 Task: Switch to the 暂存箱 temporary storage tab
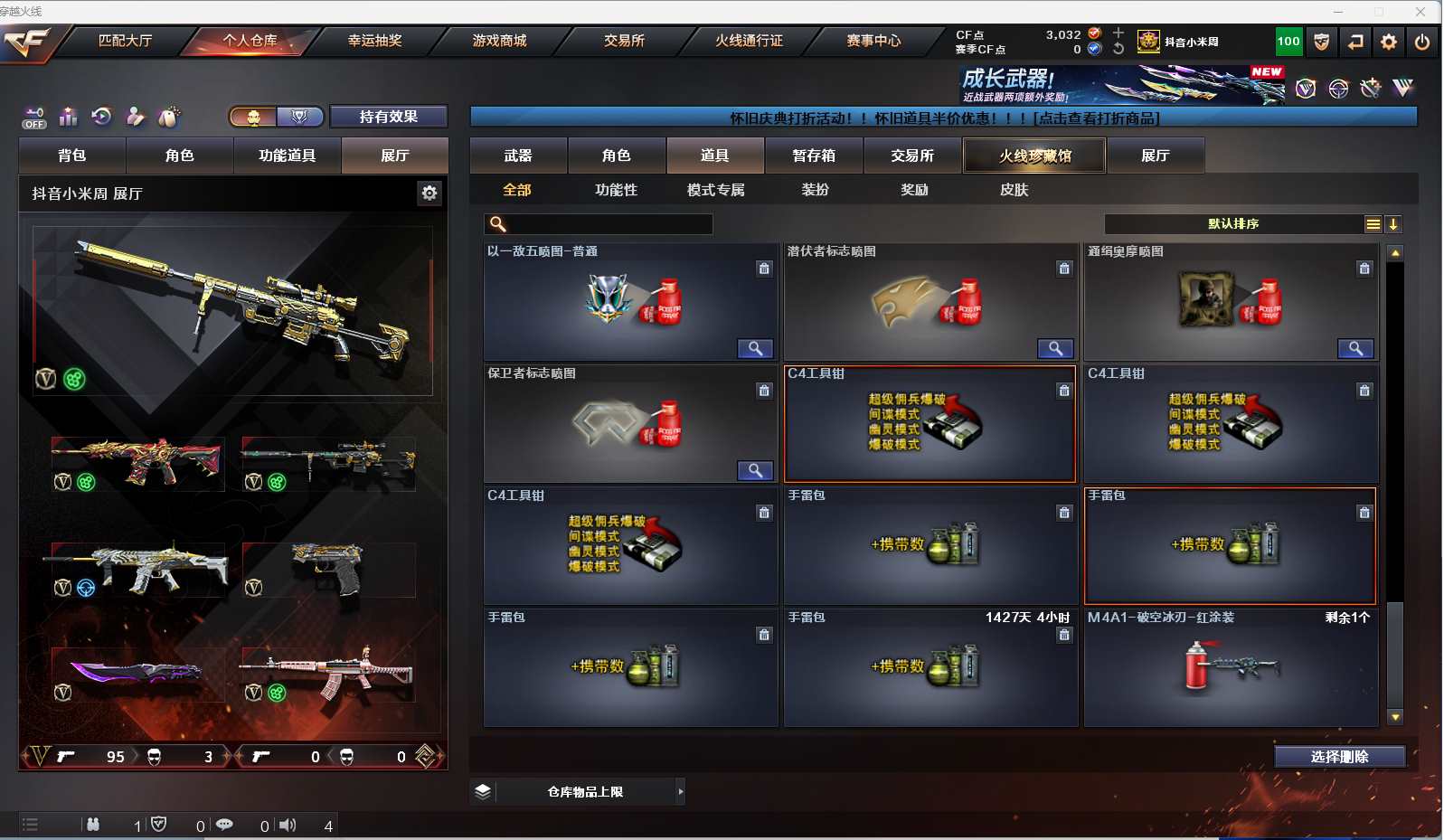pyautogui.click(x=814, y=156)
